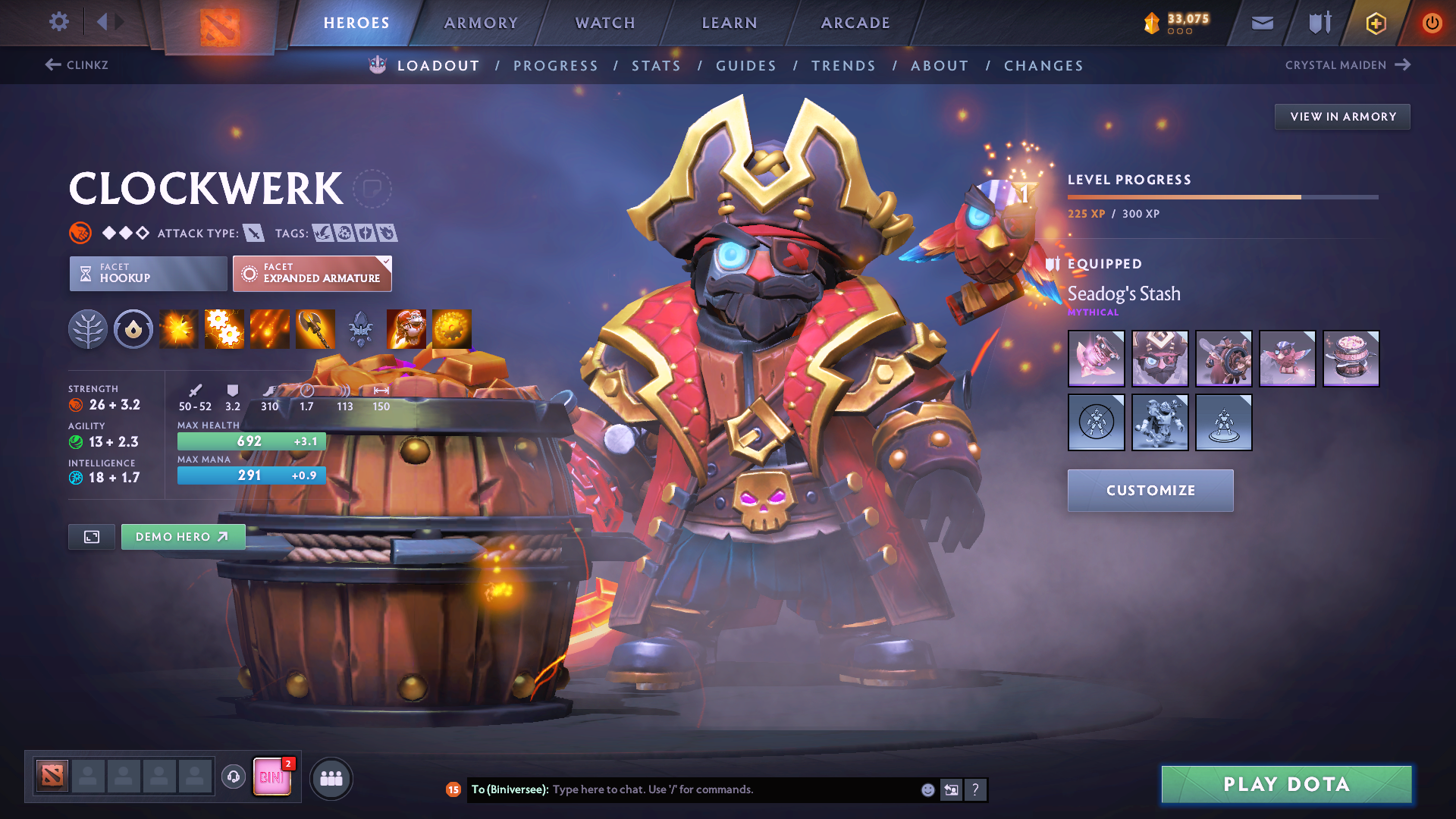Click the parrot thumbnail in Seadog's Stash
The width and height of the screenshot is (1456, 819).
point(1287,359)
